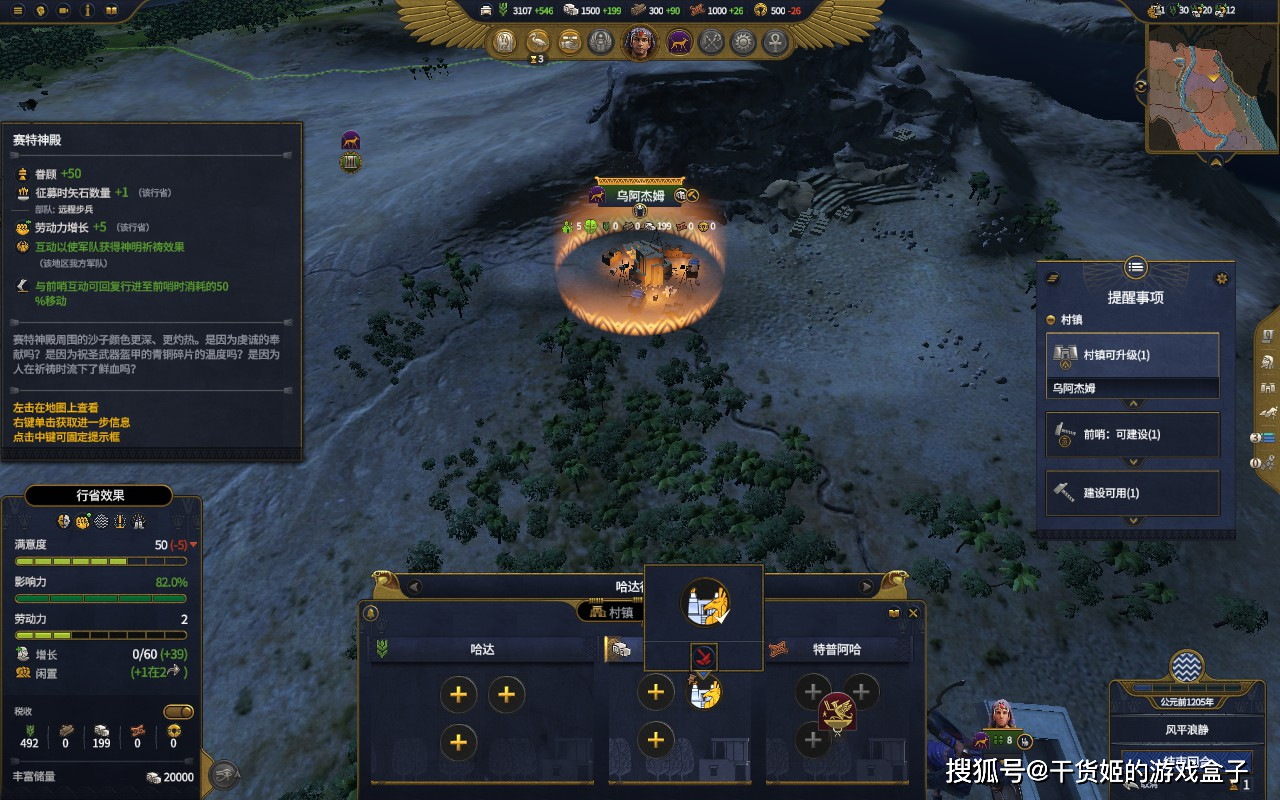Open the "村镇可升级(1)" reminder entry

1132,355
